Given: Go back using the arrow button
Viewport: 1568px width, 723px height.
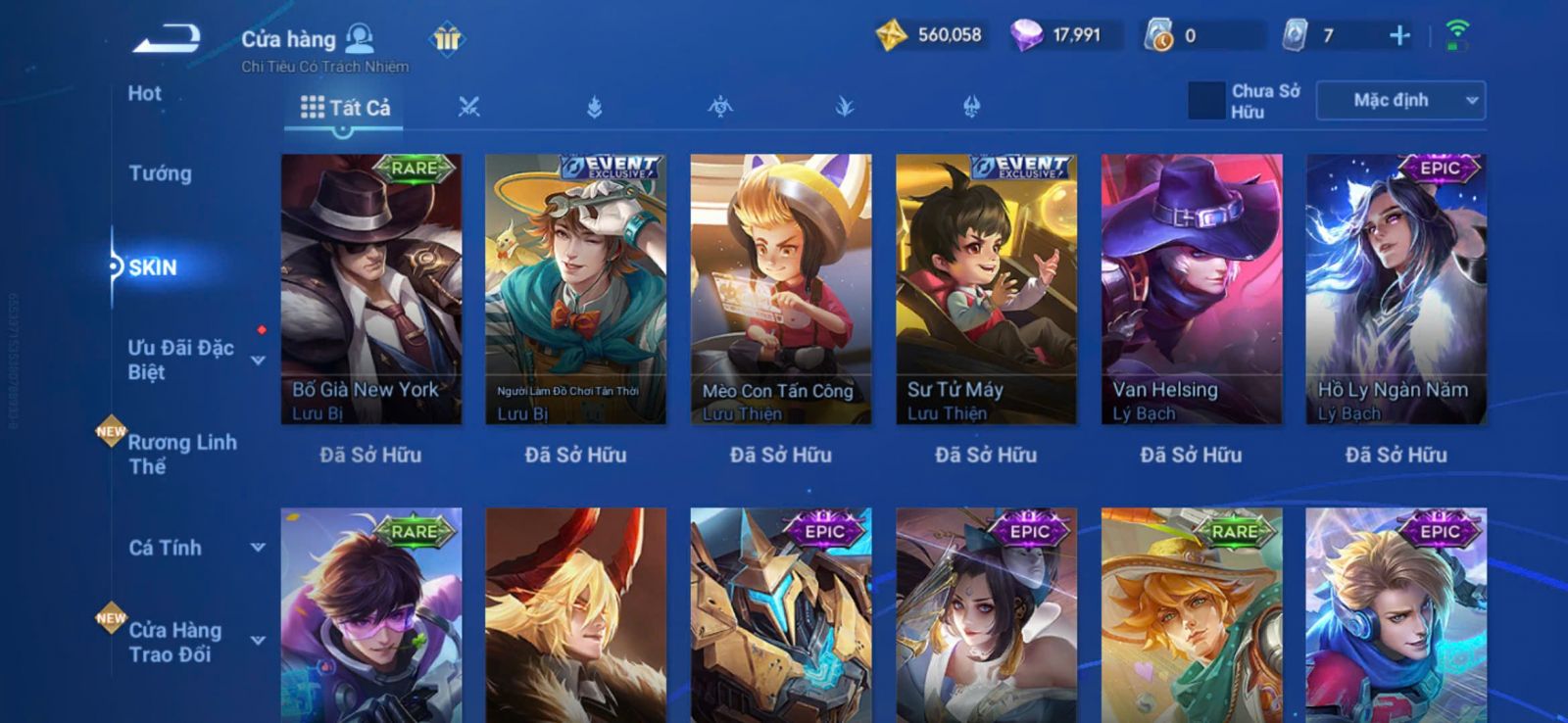Looking at the screenshot, I should tap(167, 39).
